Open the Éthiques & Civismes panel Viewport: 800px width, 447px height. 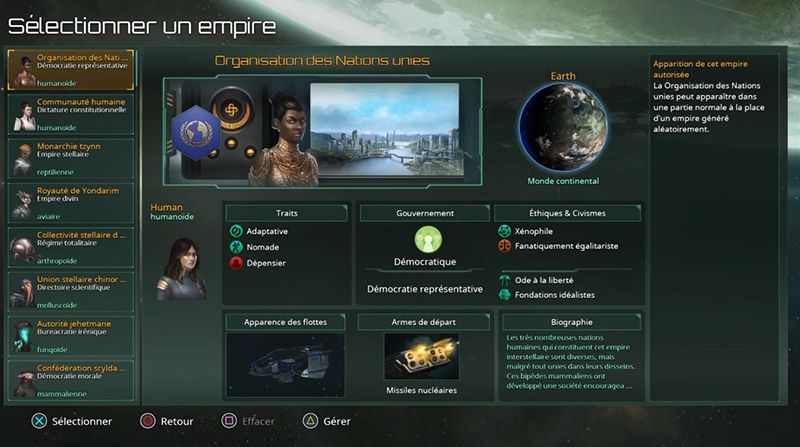(x=569, y=213)
